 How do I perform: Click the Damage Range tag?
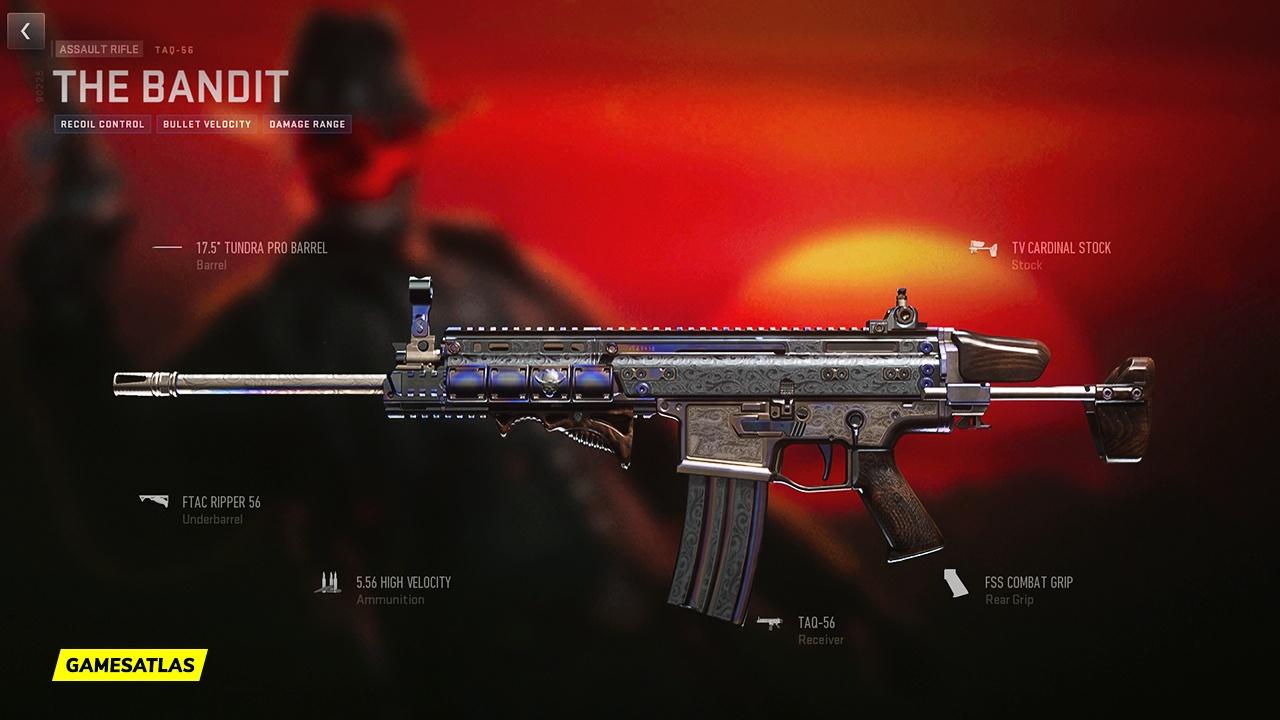pos(307,124)
